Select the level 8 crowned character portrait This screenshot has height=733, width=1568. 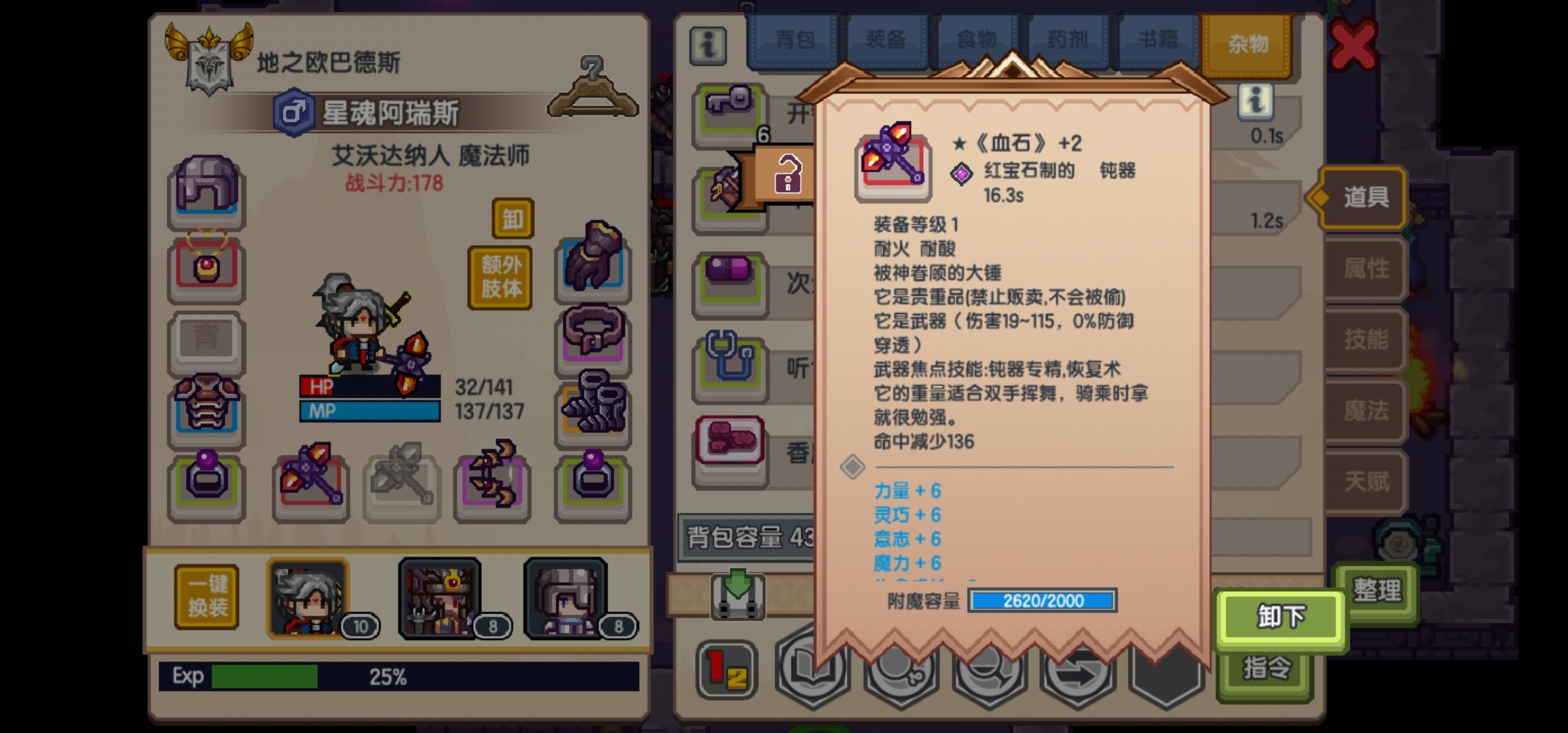(x=440, y=597)
